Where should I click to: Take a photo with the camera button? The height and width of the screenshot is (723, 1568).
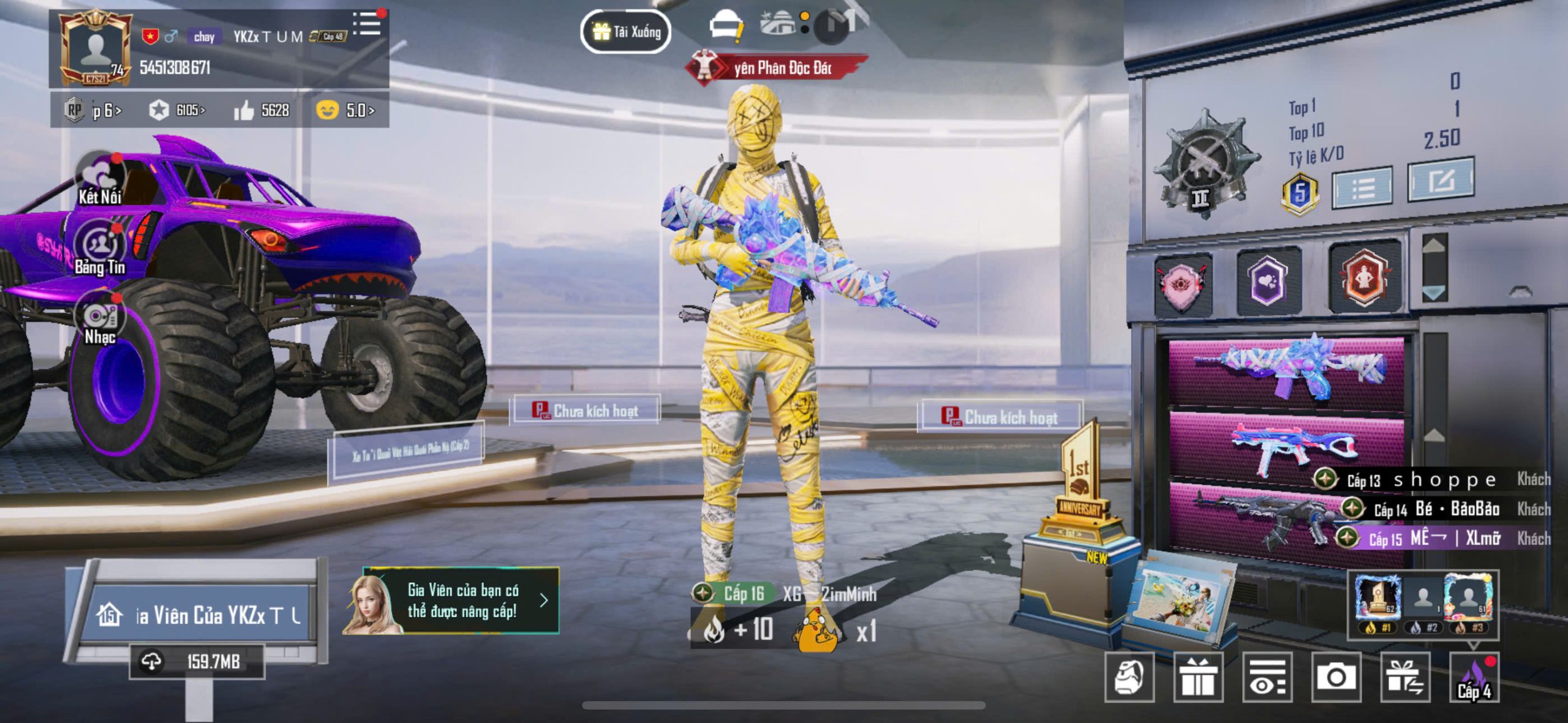click(x=1336, y=677)
